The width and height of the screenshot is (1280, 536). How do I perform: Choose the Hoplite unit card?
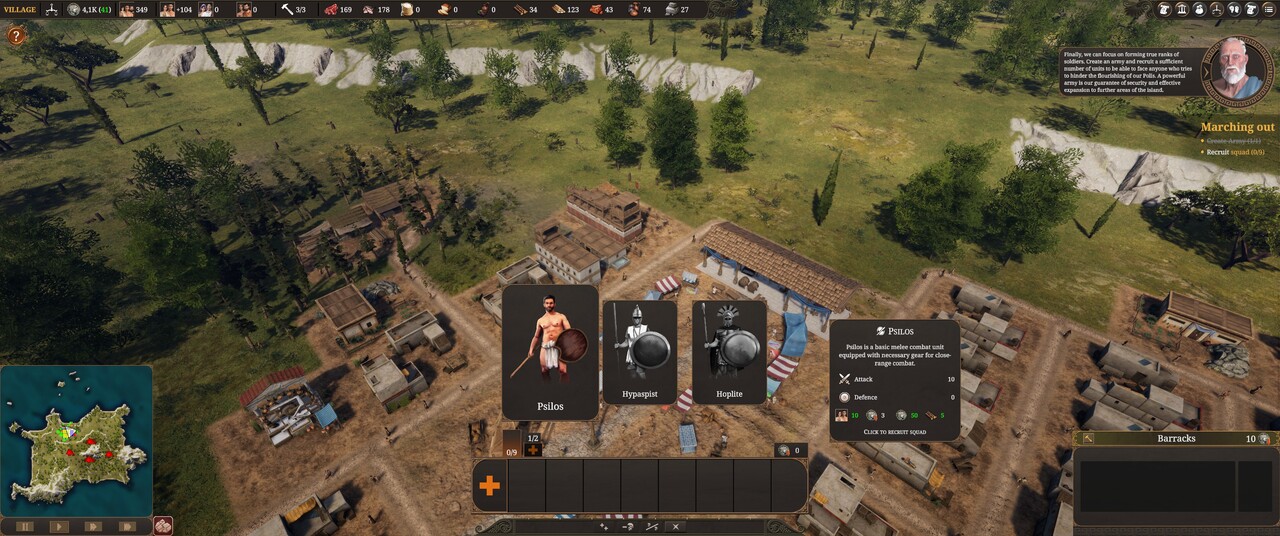pyautogui.click(x=729, y=353)
